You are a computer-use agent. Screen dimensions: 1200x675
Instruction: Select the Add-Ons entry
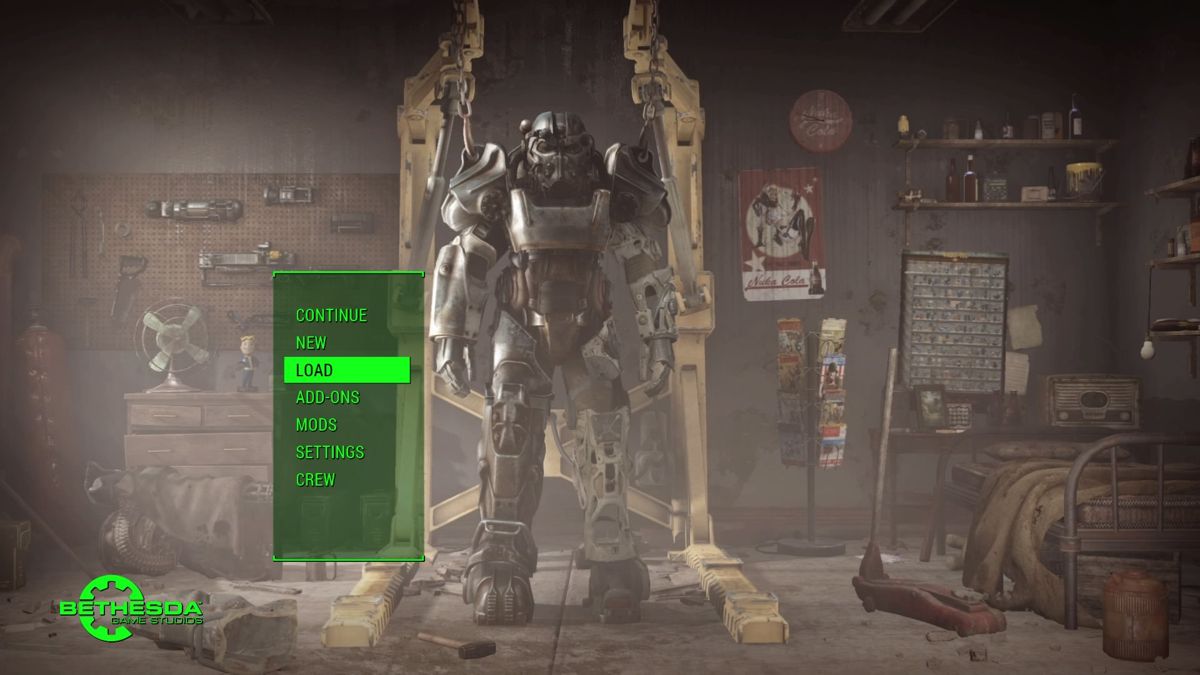pyautogui.click(x=327, y=397)
